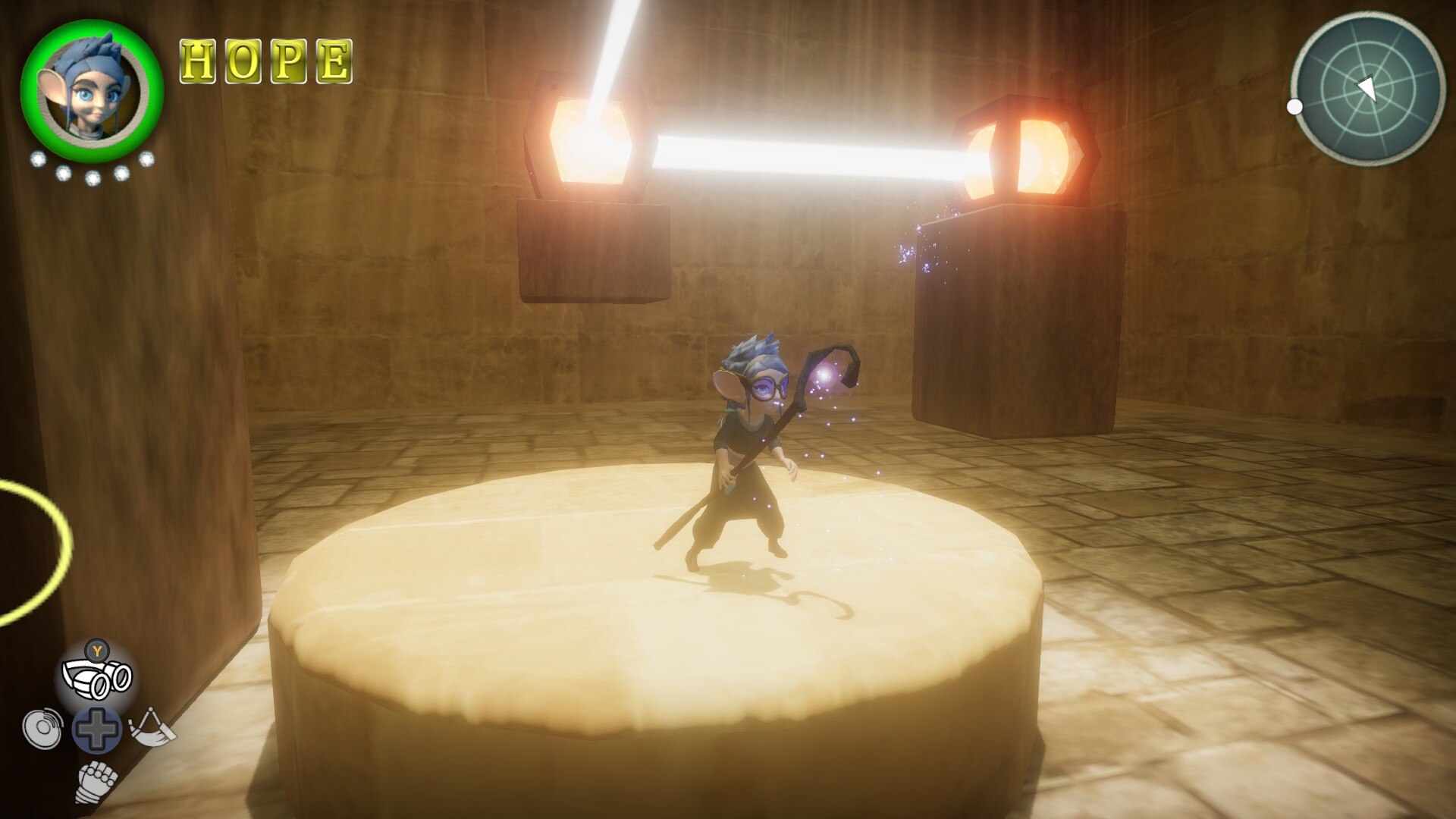
Task: Click the blue-haired character portrait
Action: pyautogui.click(x=92, y=89)
